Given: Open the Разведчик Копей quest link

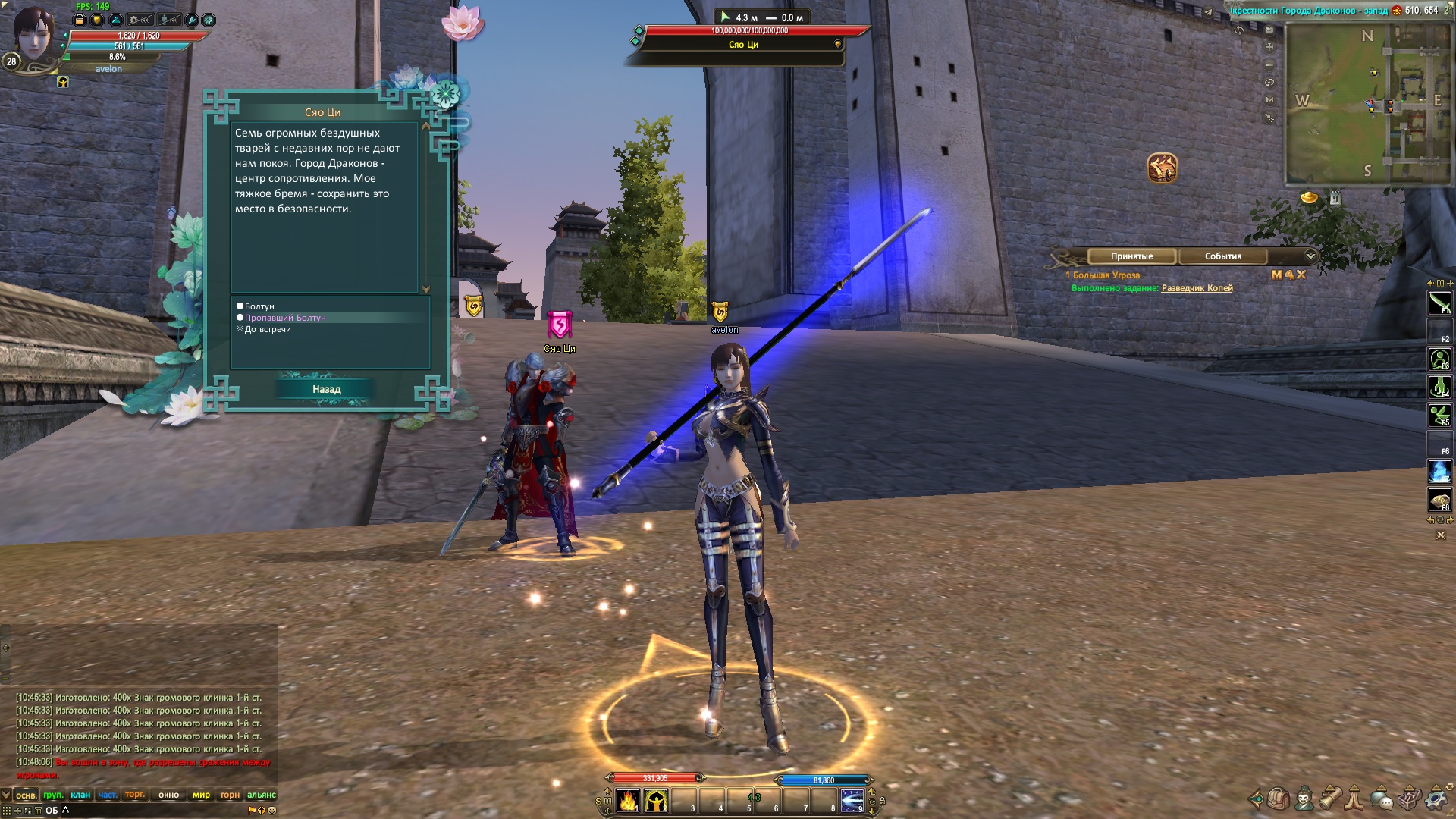Looking at the screenshot, I should click(1197, 288).
